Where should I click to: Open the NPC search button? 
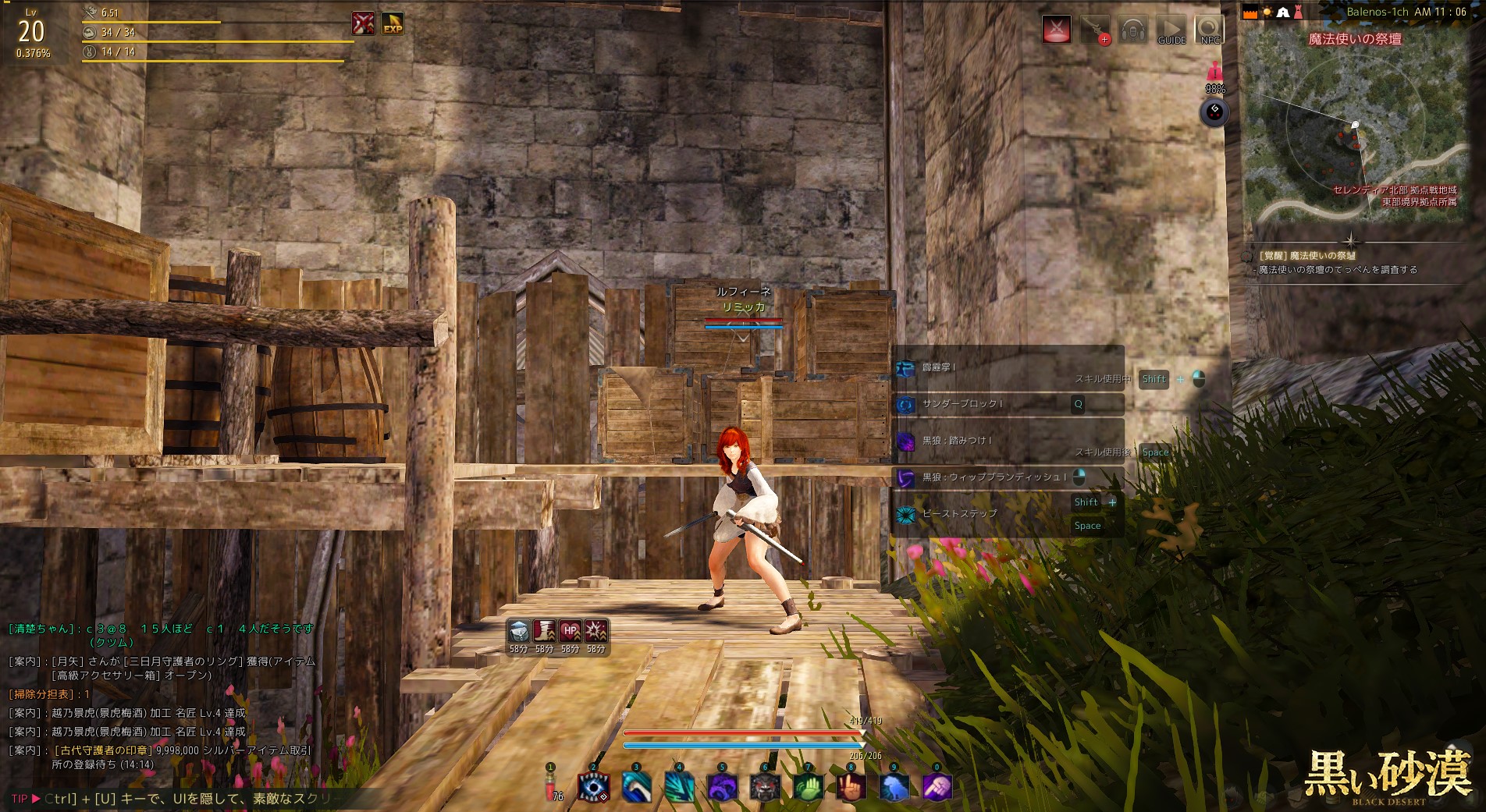click(x=1210, y=30)
